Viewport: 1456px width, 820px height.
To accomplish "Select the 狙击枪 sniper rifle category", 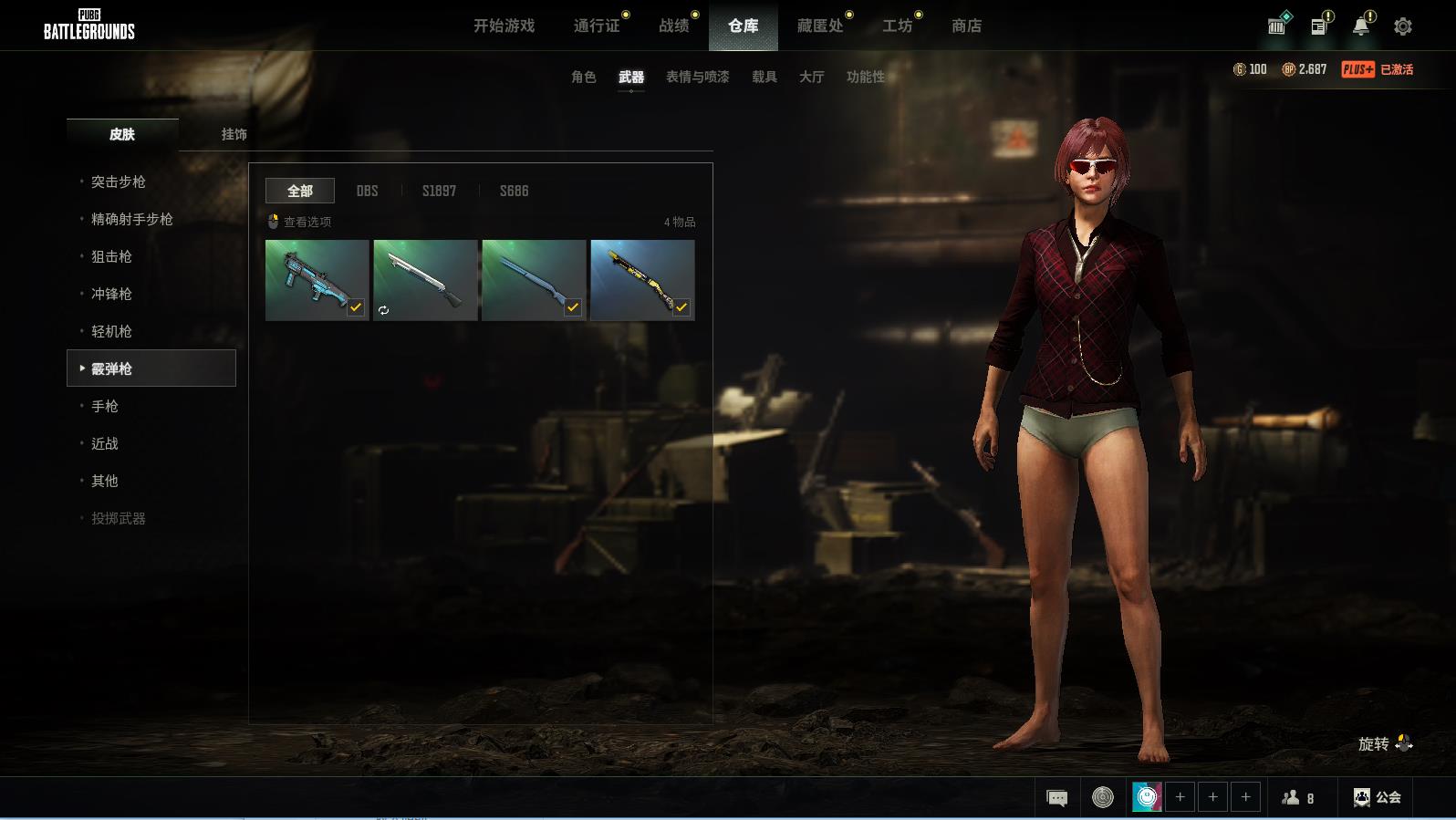I will (111, 256).
